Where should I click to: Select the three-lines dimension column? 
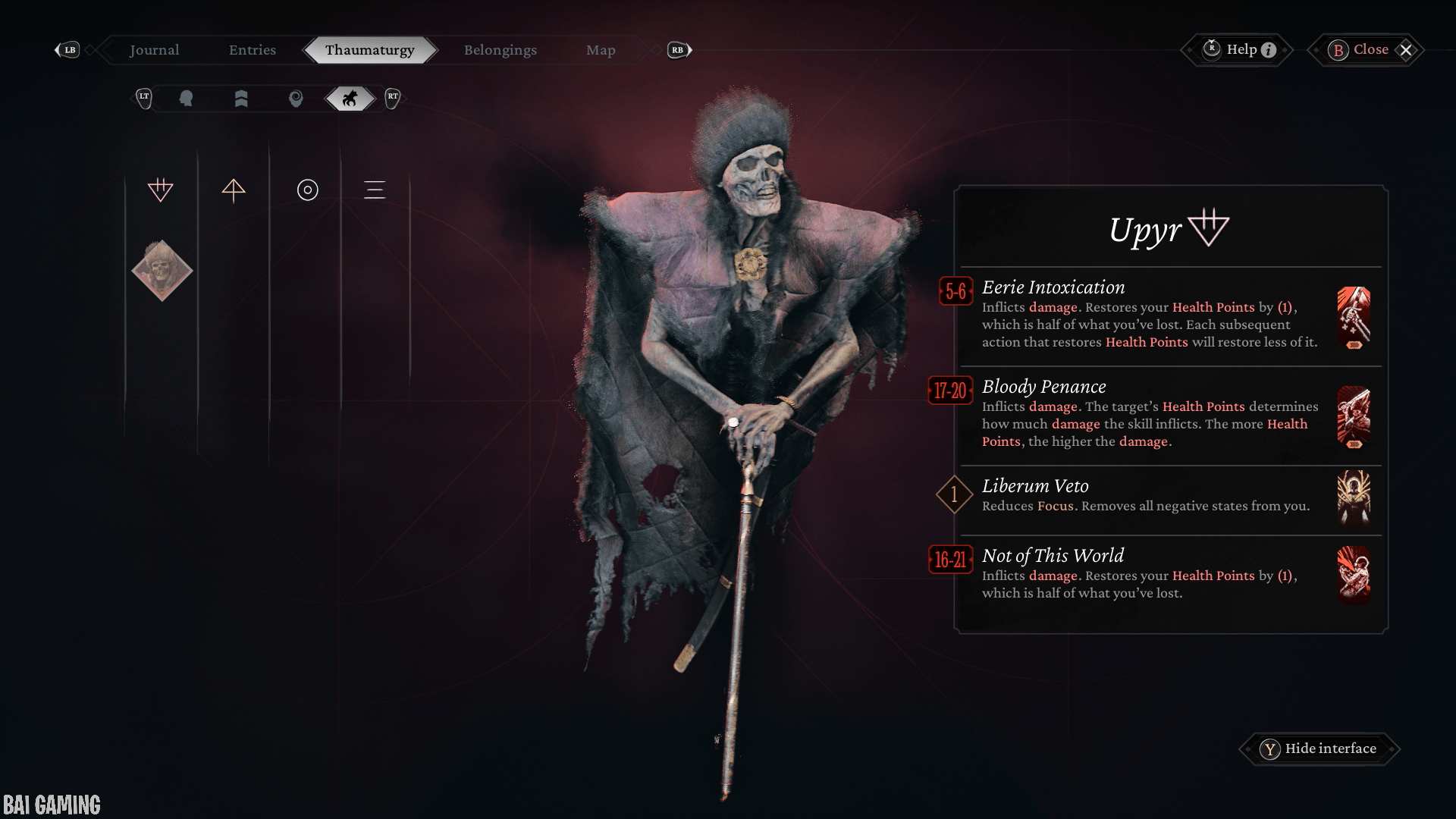[375, 190]
